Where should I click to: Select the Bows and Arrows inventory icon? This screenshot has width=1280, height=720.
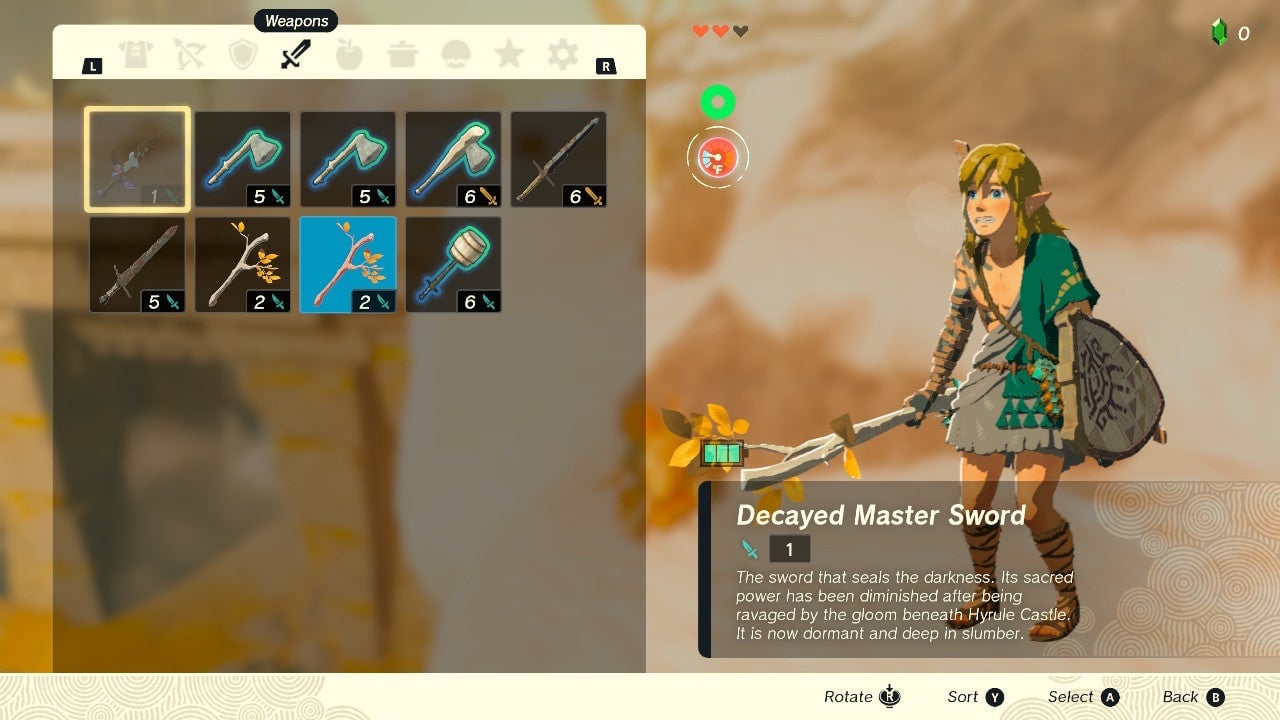tap(190, 55)
